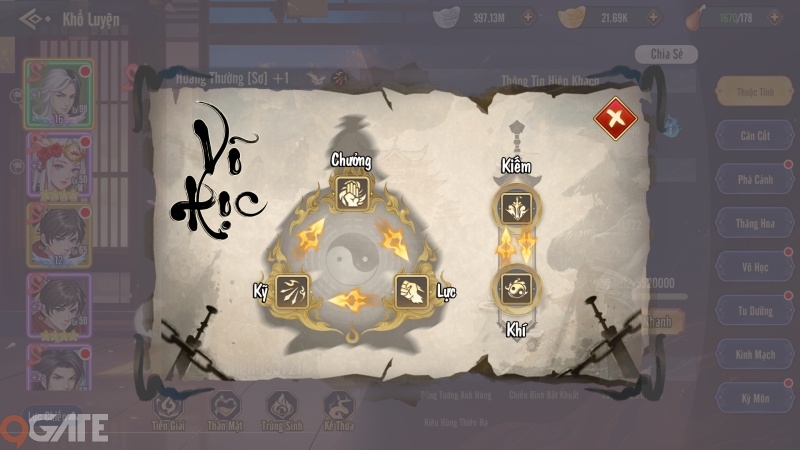Open the Lực fist skill icon
The width and height of the screenshot is (800, 450).
tap(411, 292)
